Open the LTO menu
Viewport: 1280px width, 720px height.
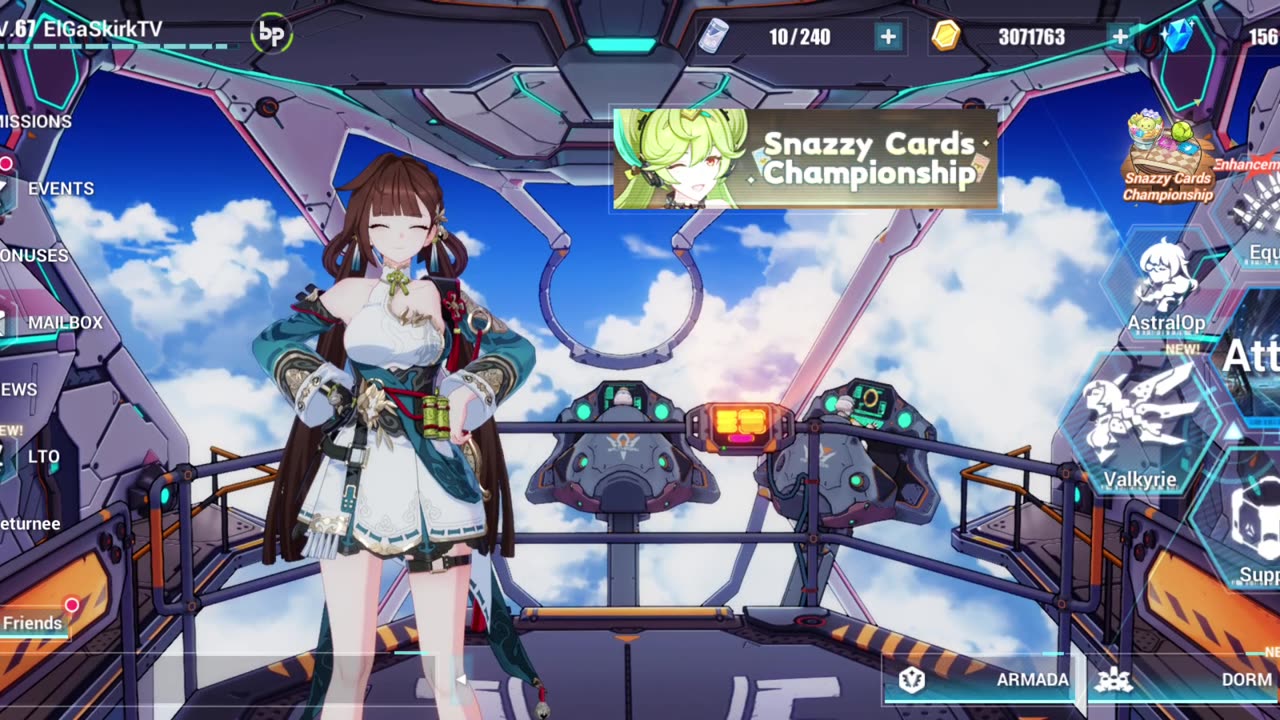tap(42, 457)
